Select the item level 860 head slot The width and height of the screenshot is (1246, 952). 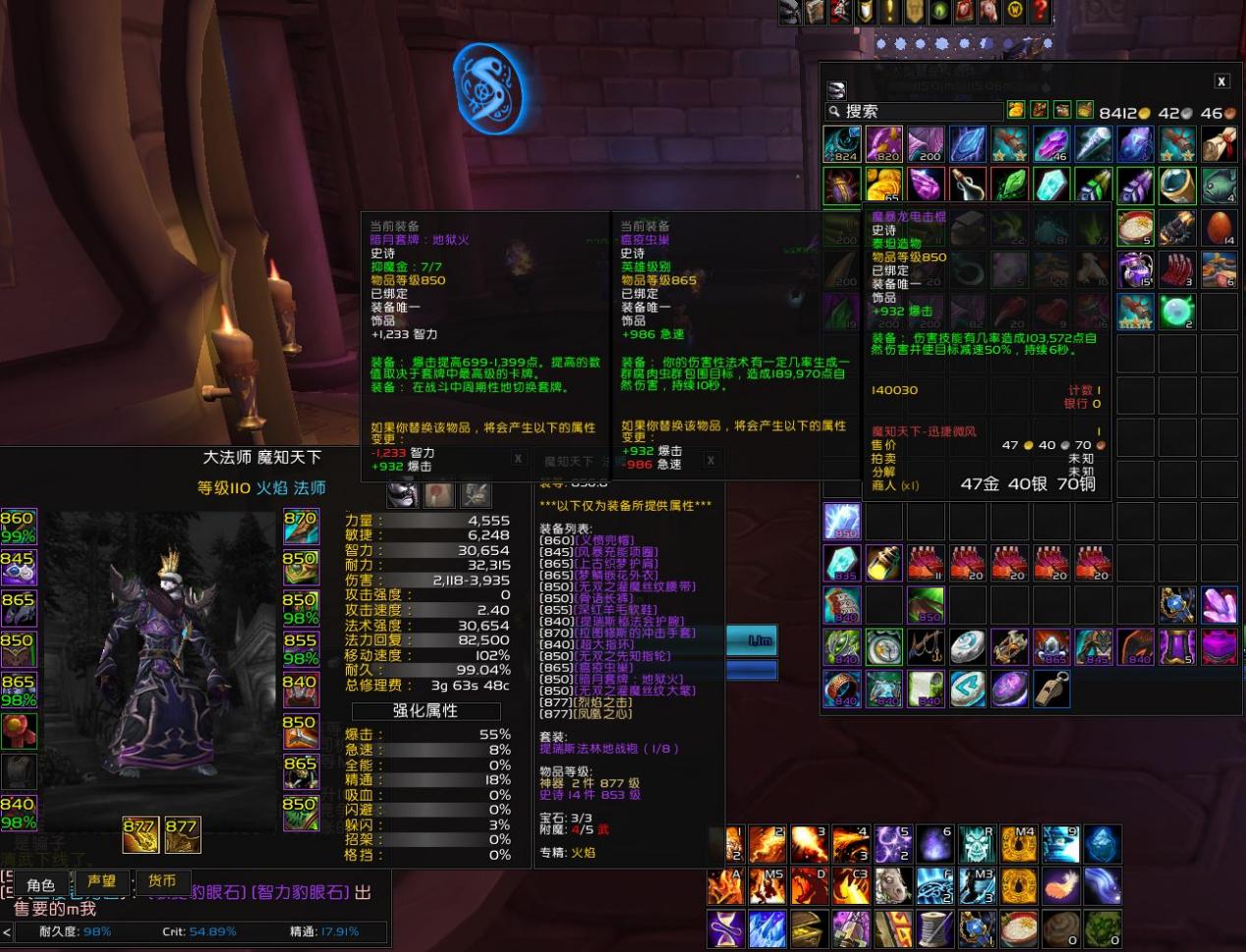point(19,527)
